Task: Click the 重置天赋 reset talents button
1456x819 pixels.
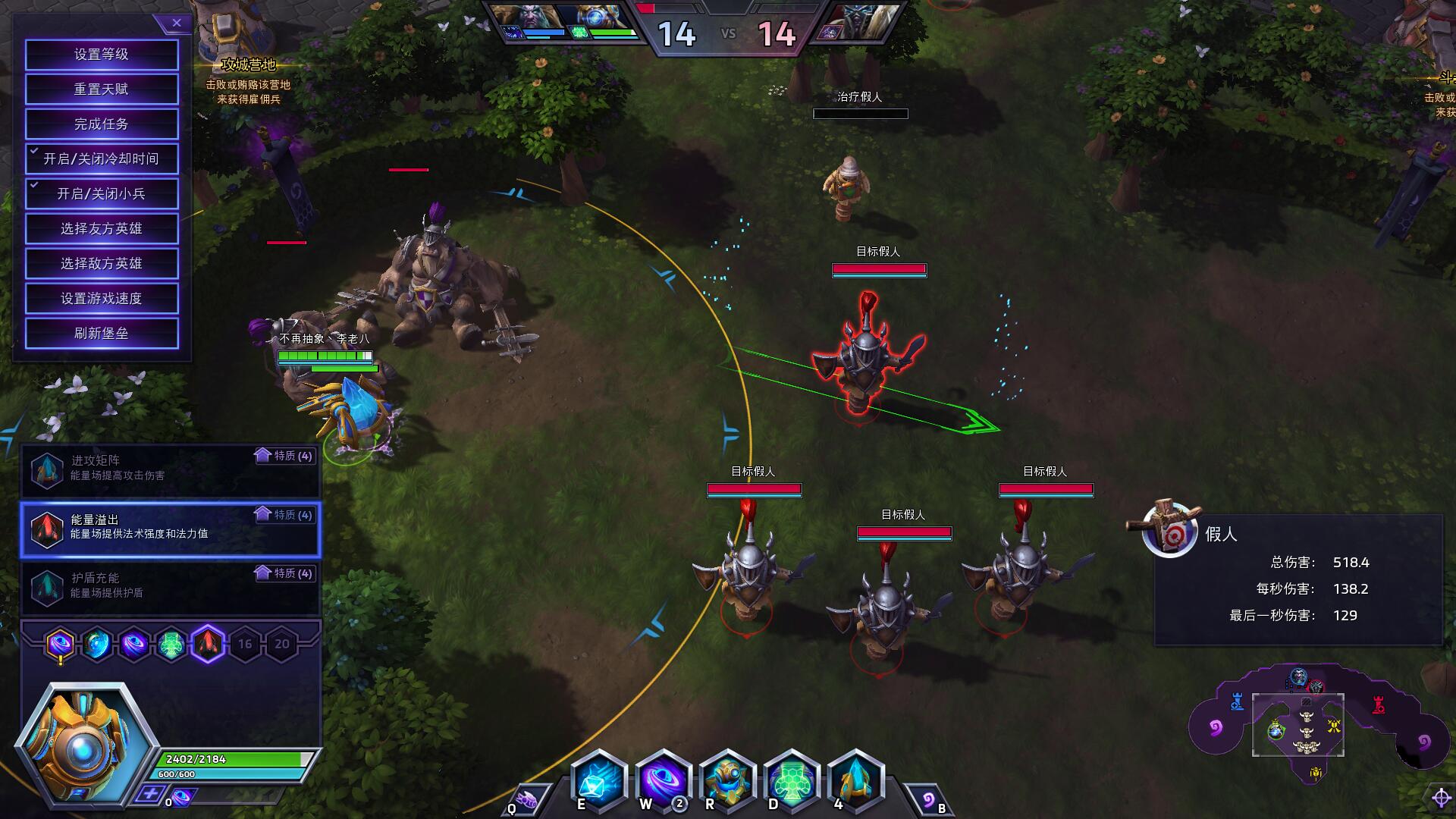Action: tap(102, 89)
